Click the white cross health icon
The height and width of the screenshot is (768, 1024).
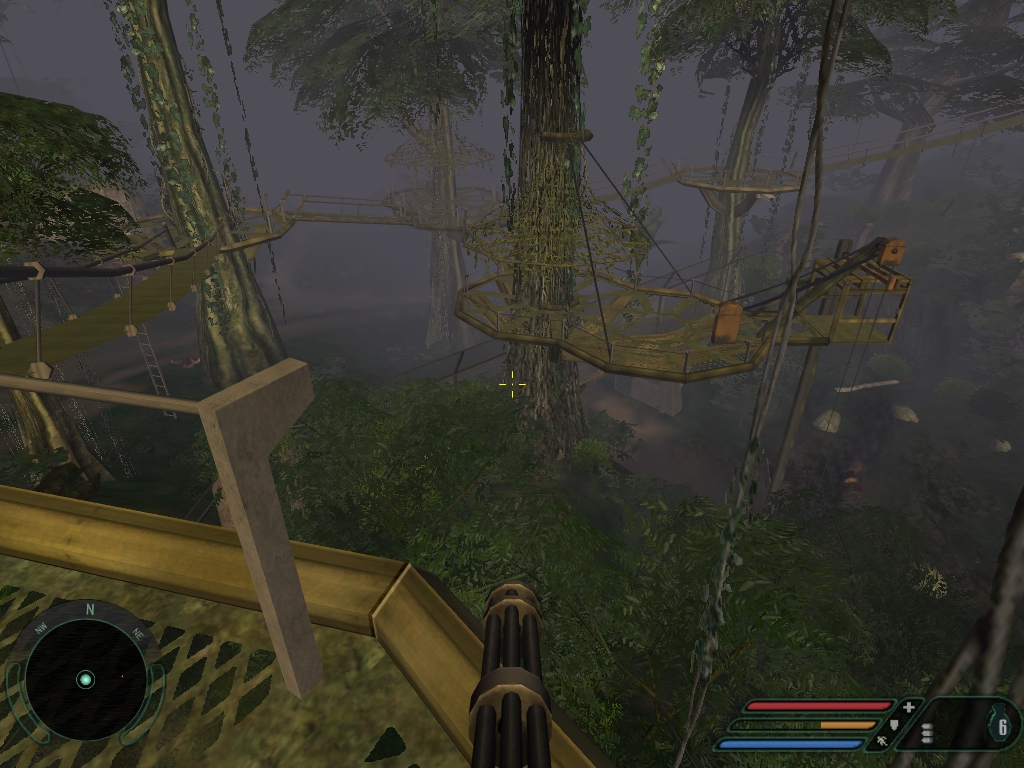(x=908, y=707)
